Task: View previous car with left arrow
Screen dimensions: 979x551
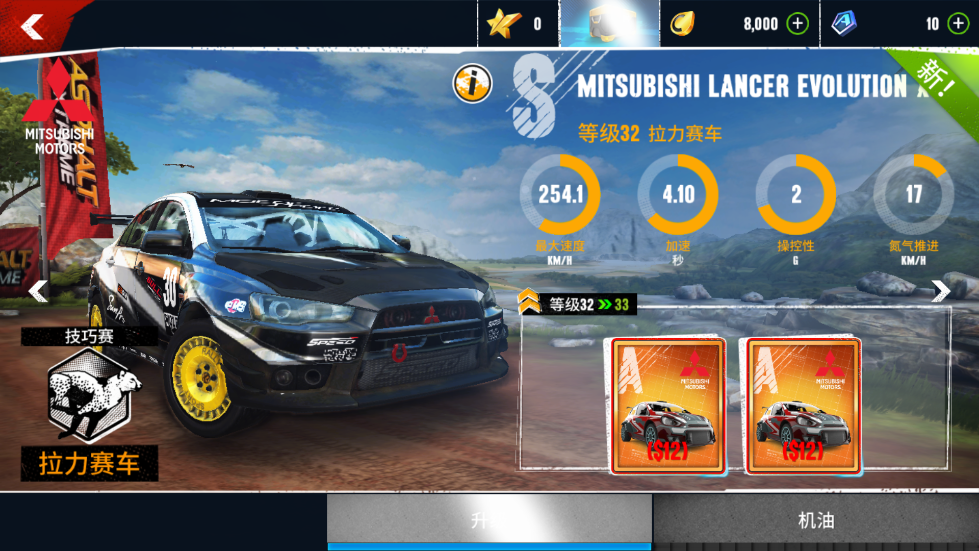Action: [38, 291]
